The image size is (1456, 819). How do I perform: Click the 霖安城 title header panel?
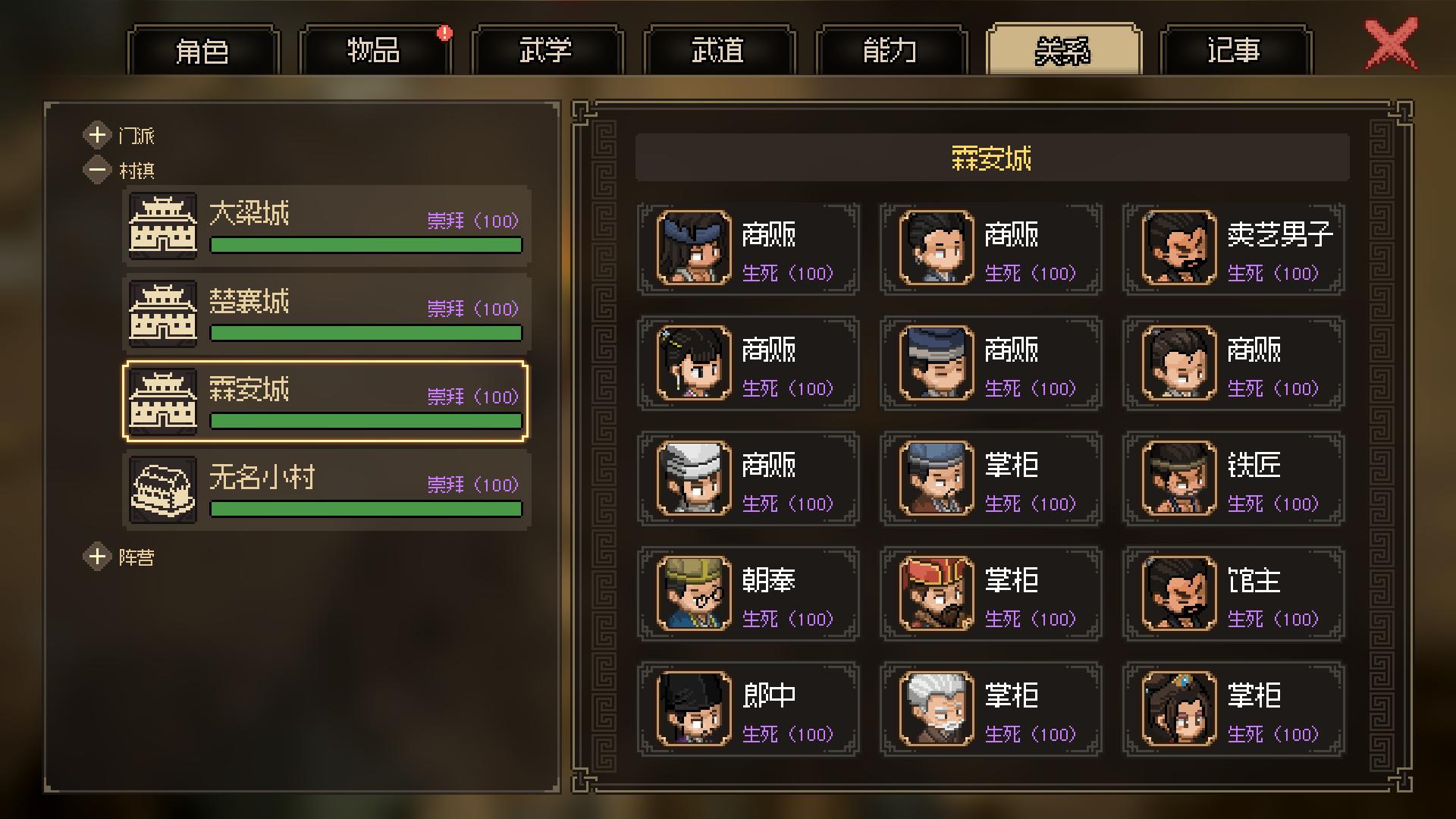990,158
